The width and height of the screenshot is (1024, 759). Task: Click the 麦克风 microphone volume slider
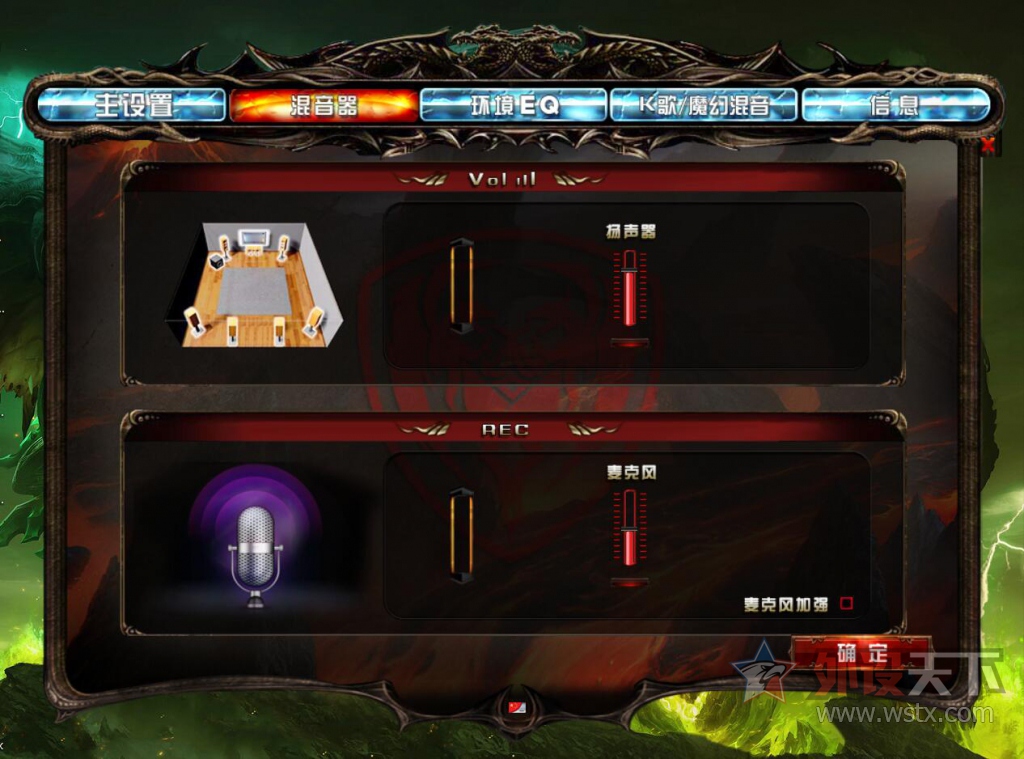tap(630, 530)
